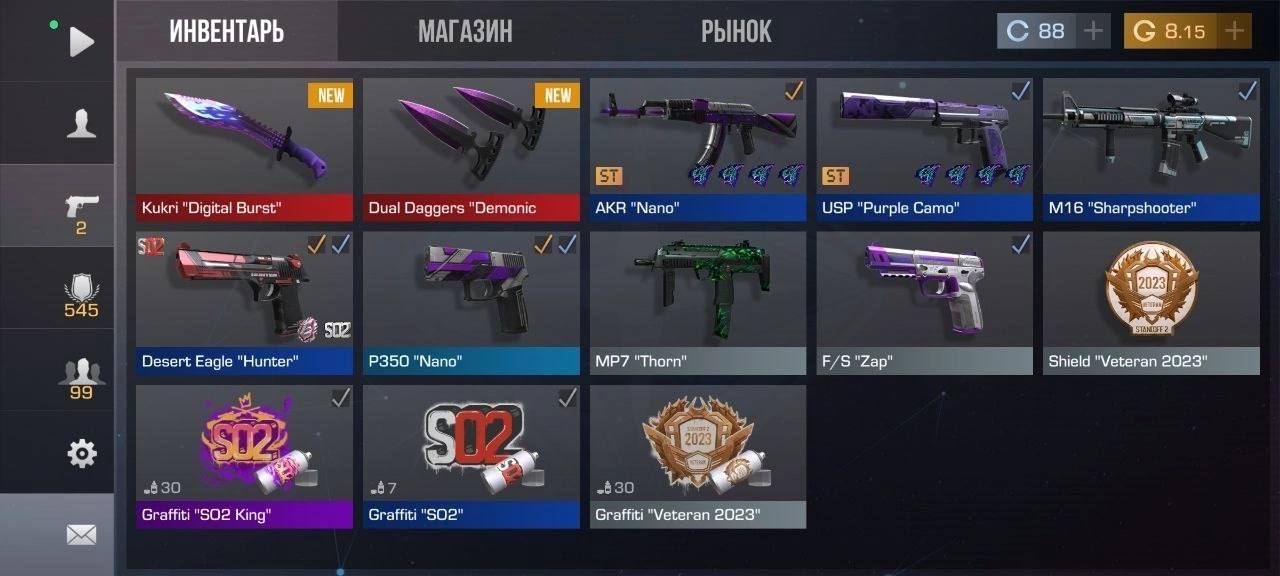Select the Graffiti "SO2 King" item
The image size is (1280, 576).
244,455
